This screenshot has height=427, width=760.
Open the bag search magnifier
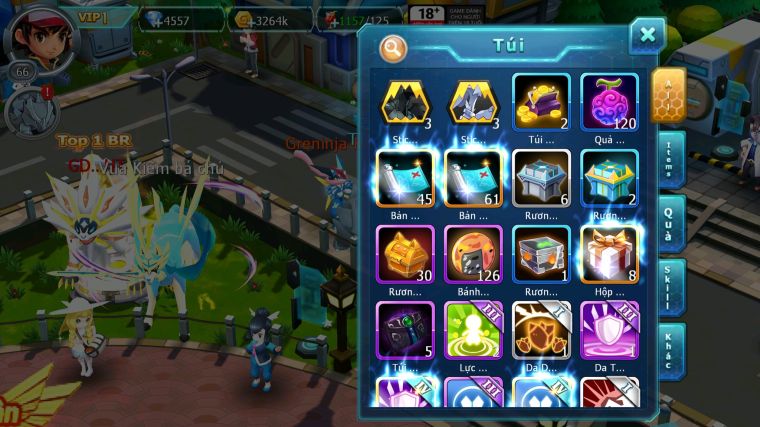point(393,48)
